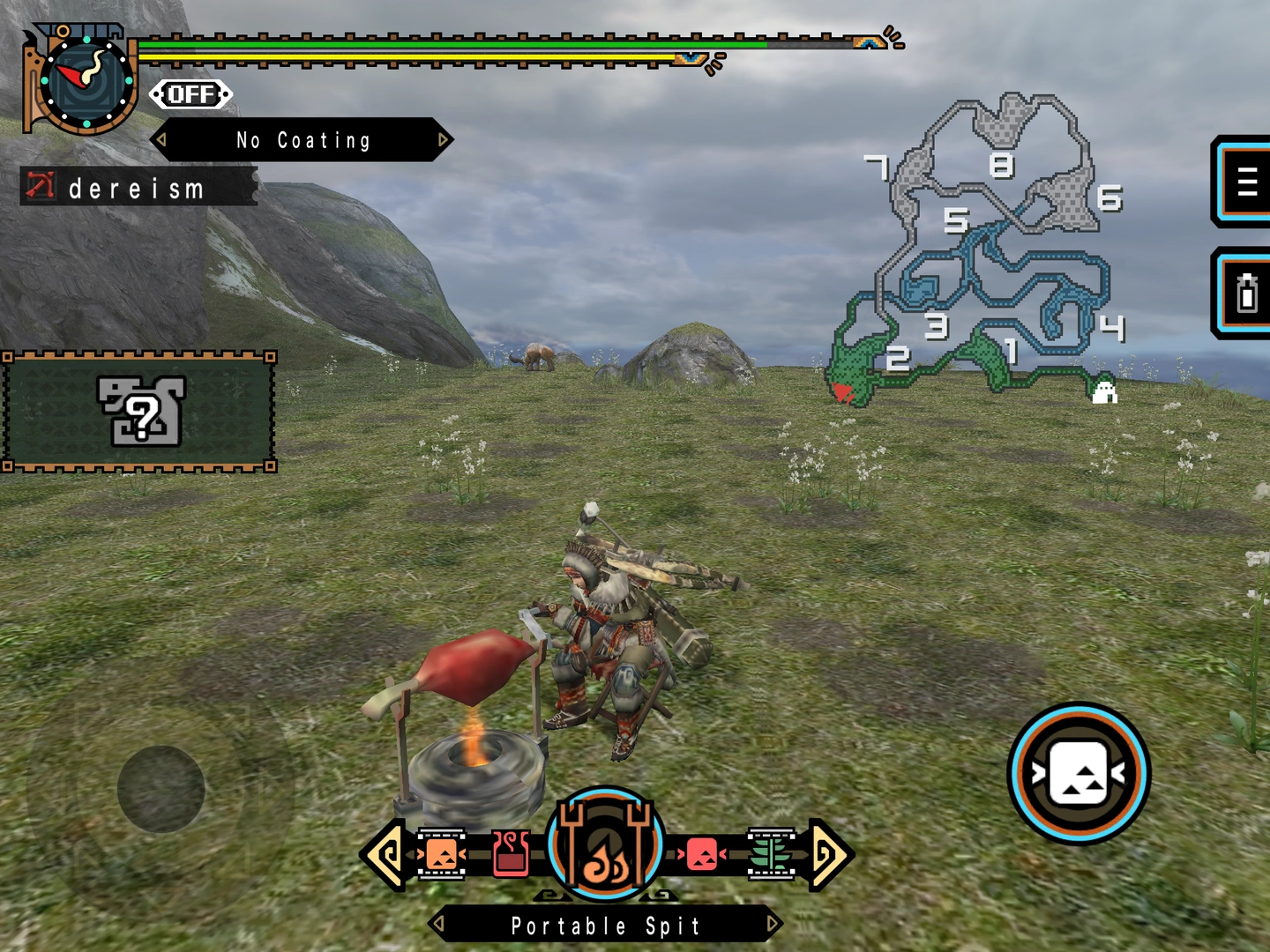The image size is (1270, 952).
Task: Select the green herb item slot
Action: (x=771, y=853)
